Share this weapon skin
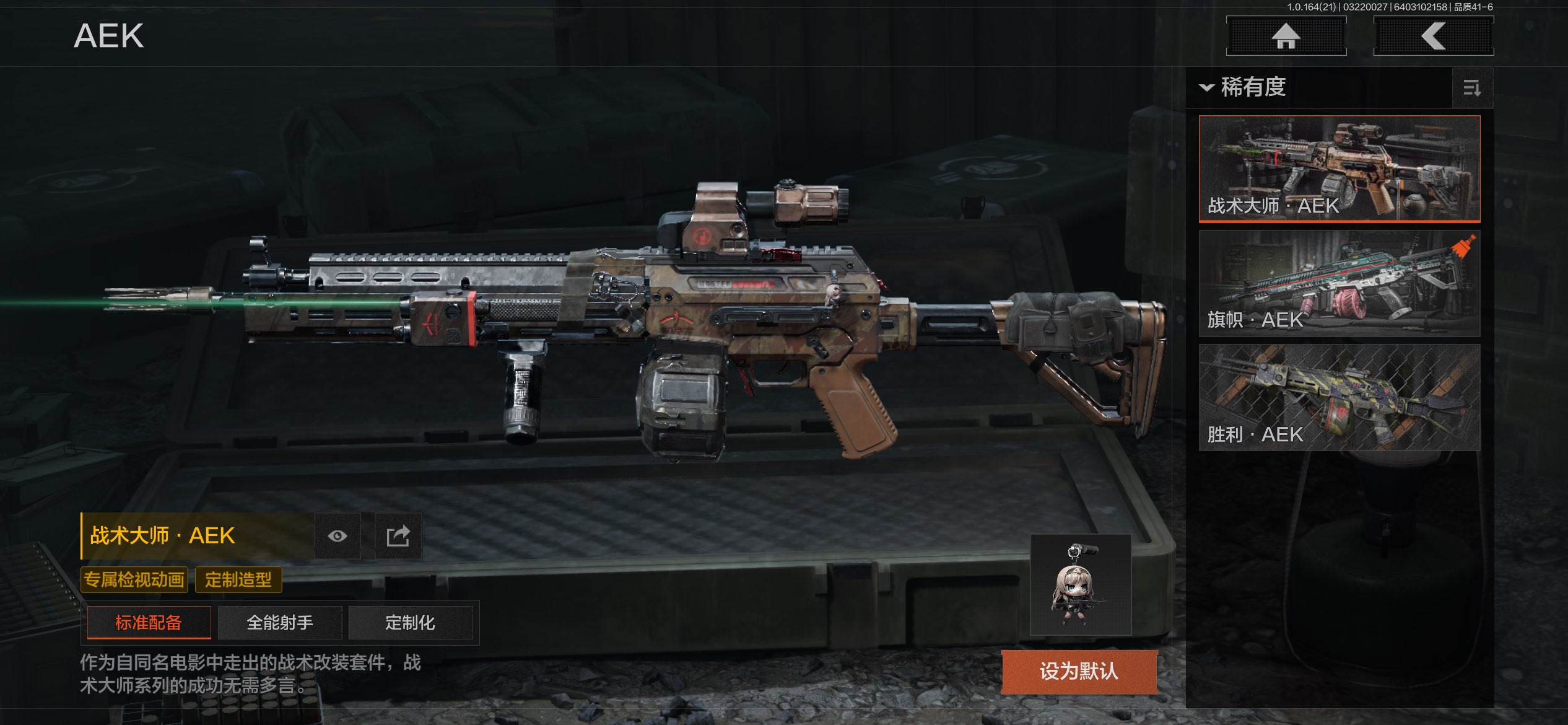This screenshot has height=725, width=1568. pyautogui.click(x=398, y=536)
